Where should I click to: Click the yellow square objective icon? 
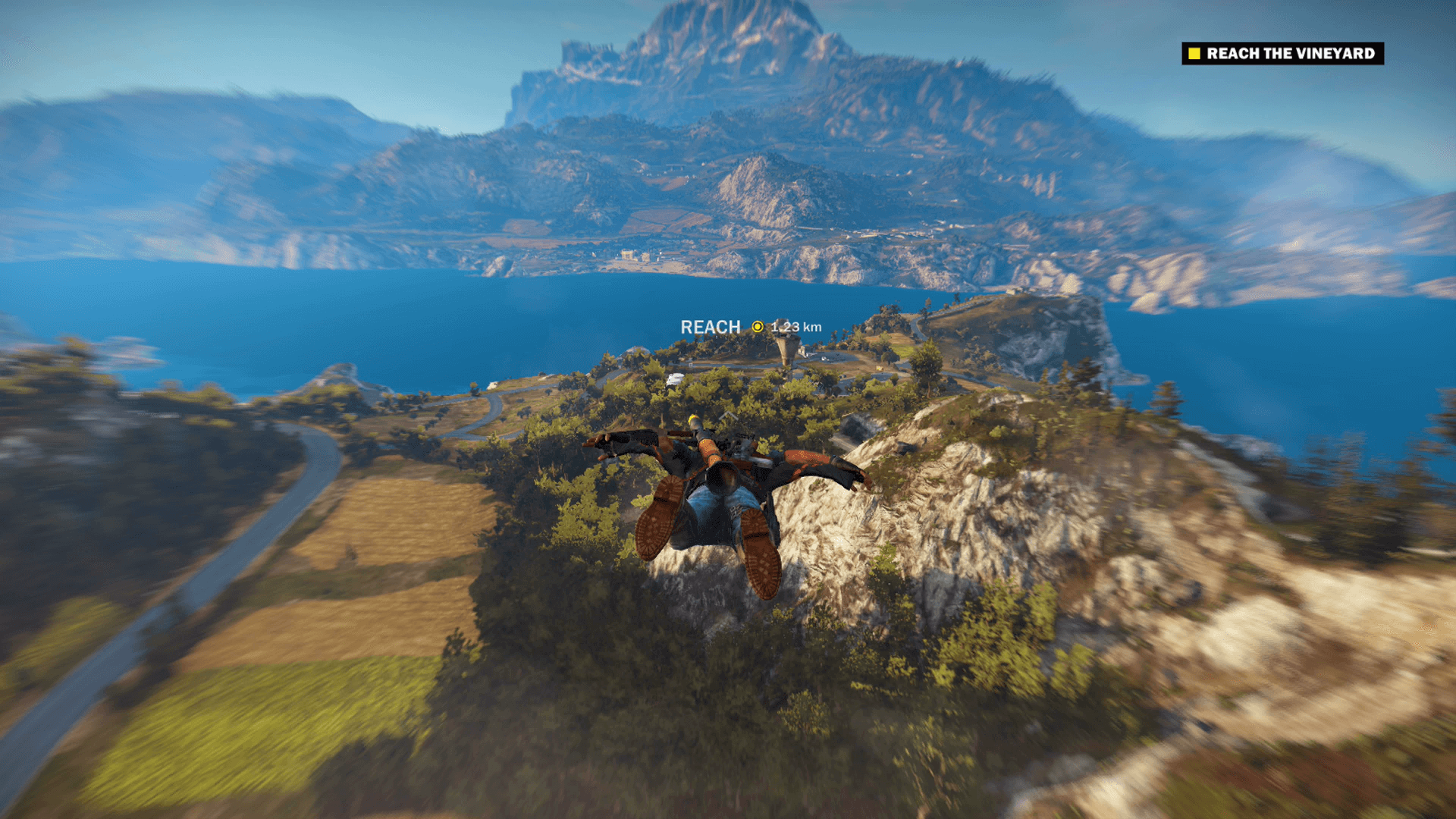[x=1194, y=54]
